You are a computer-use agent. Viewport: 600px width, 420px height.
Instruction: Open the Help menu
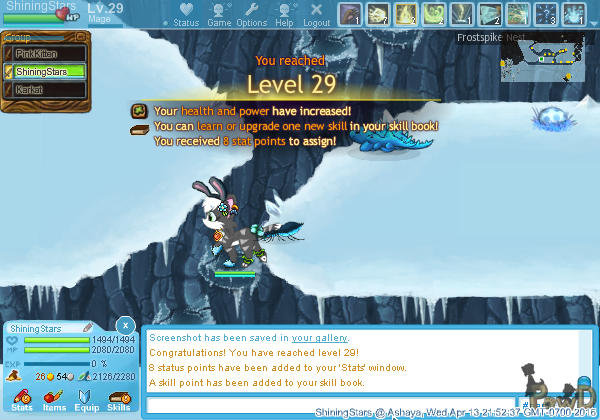click(x=284, y=15)
